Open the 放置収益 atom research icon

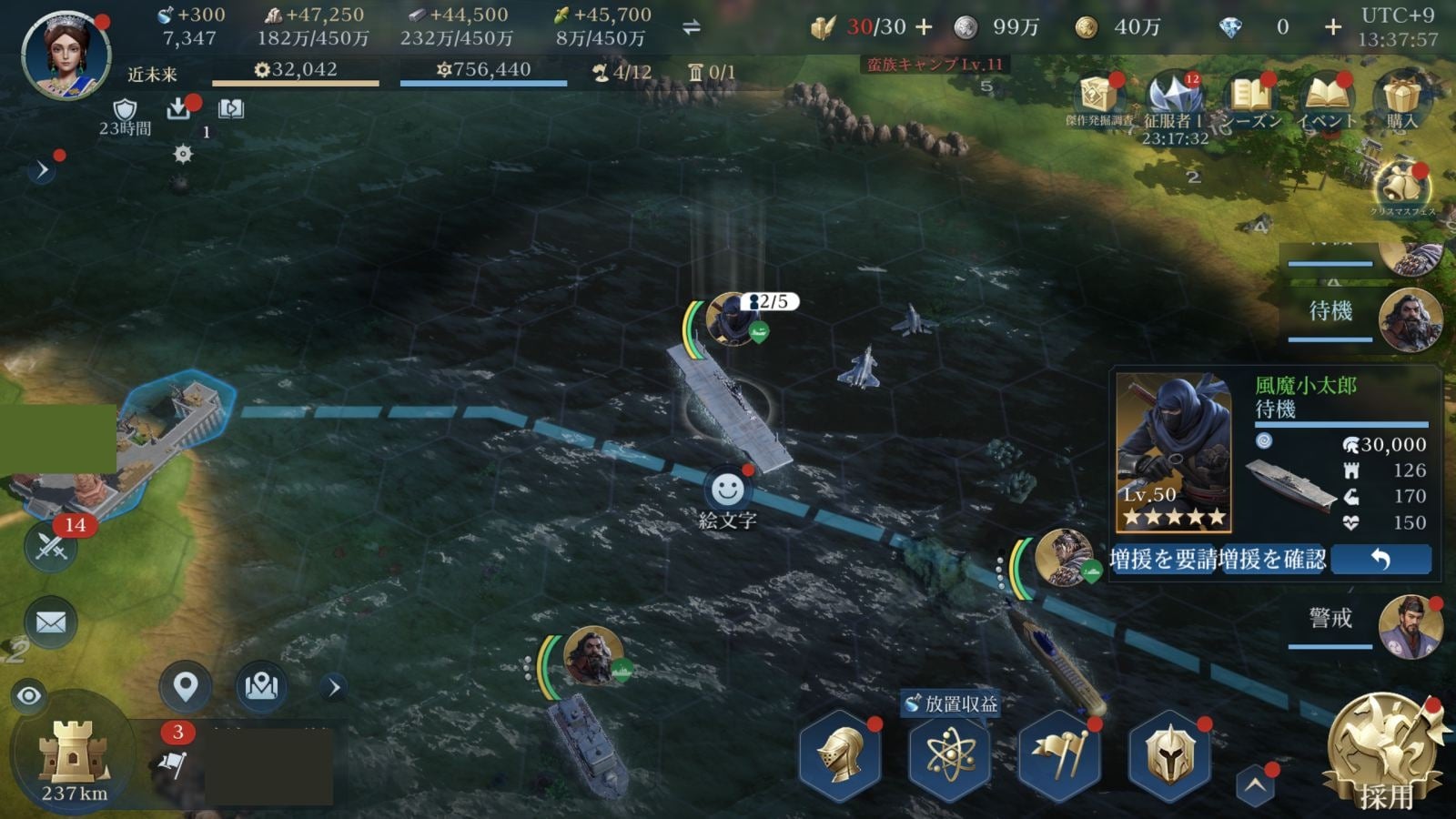point(949,757)
